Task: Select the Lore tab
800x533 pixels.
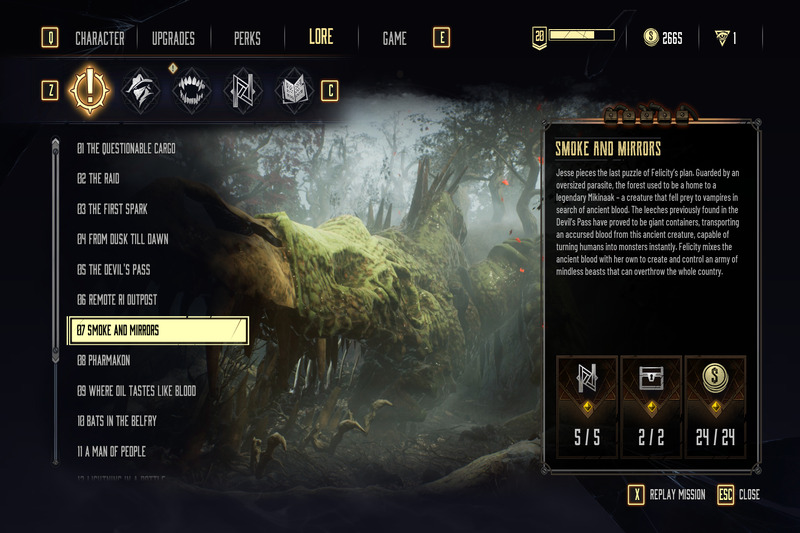Action: (321, 38)
